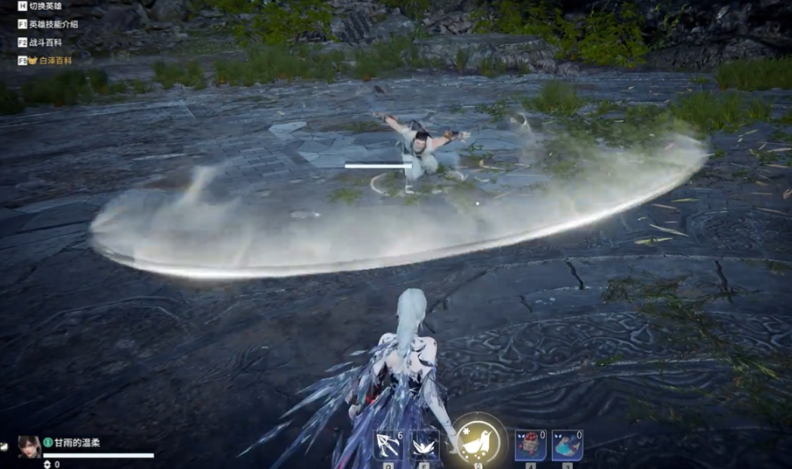Use the blue consumable item slot
This screenshot has width=792, height=469.
click(566, 445)
